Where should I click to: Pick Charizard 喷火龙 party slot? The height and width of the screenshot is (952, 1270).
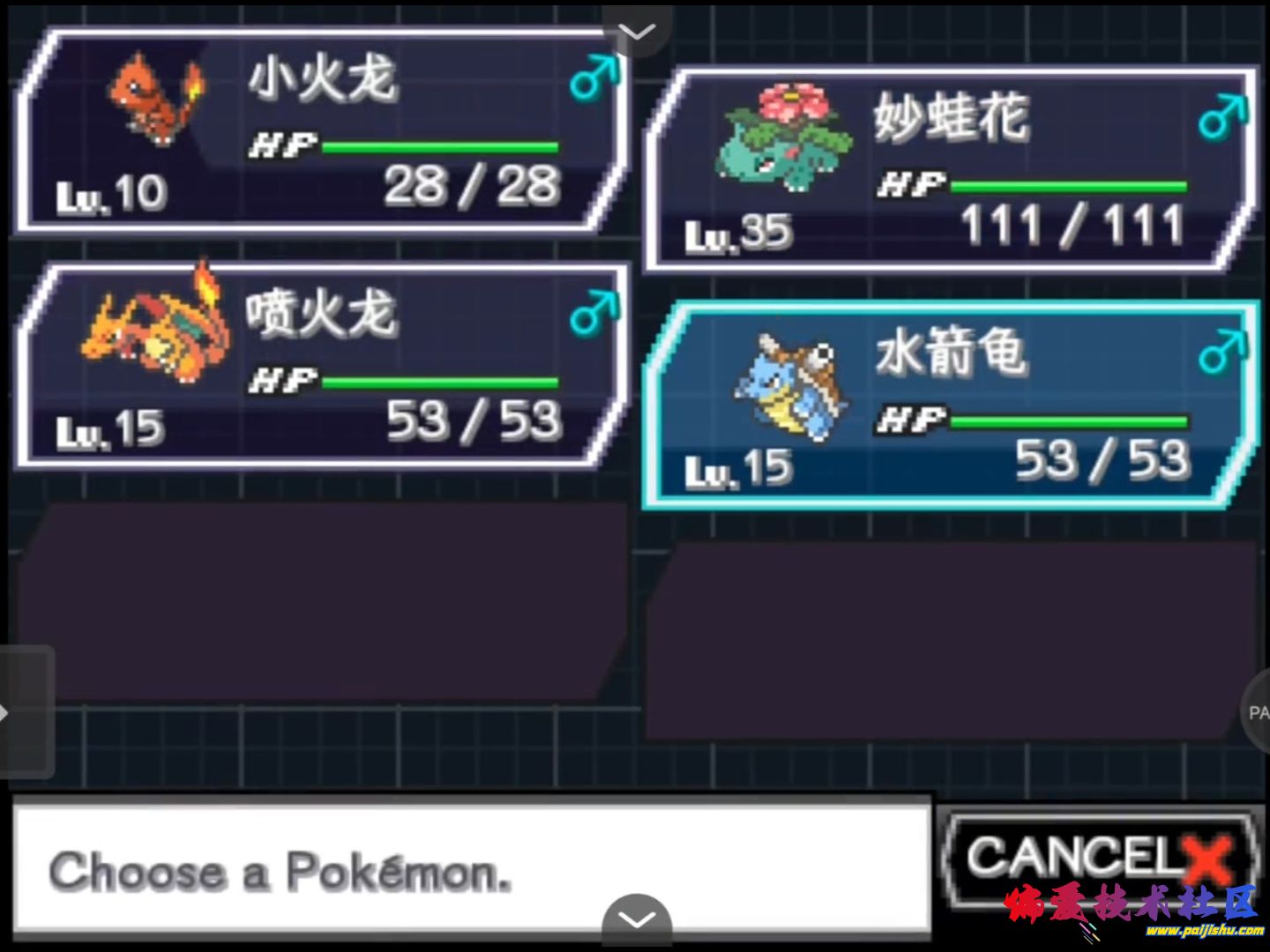tap(322, 366)
